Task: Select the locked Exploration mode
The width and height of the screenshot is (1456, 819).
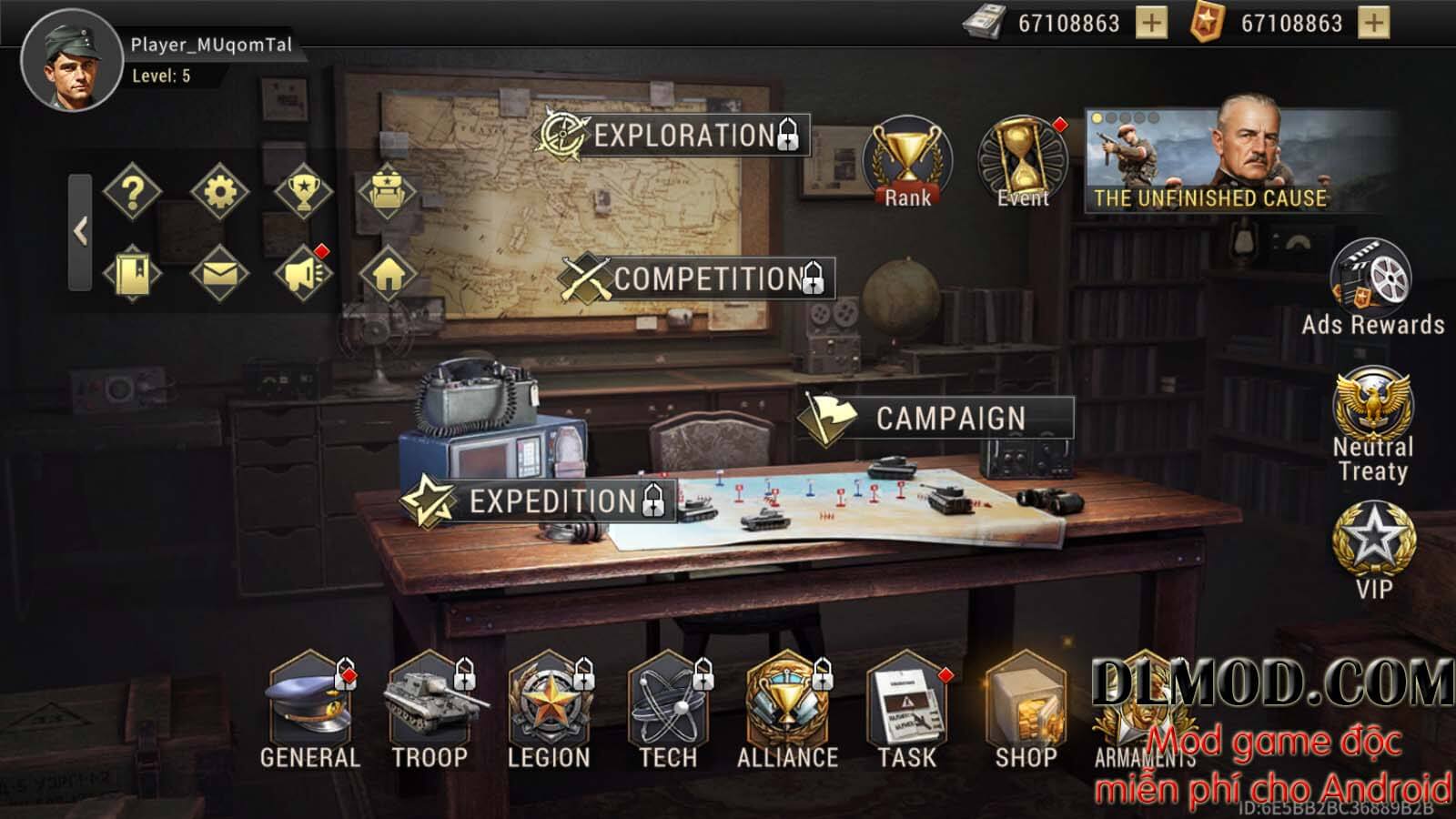Action: 673,136
